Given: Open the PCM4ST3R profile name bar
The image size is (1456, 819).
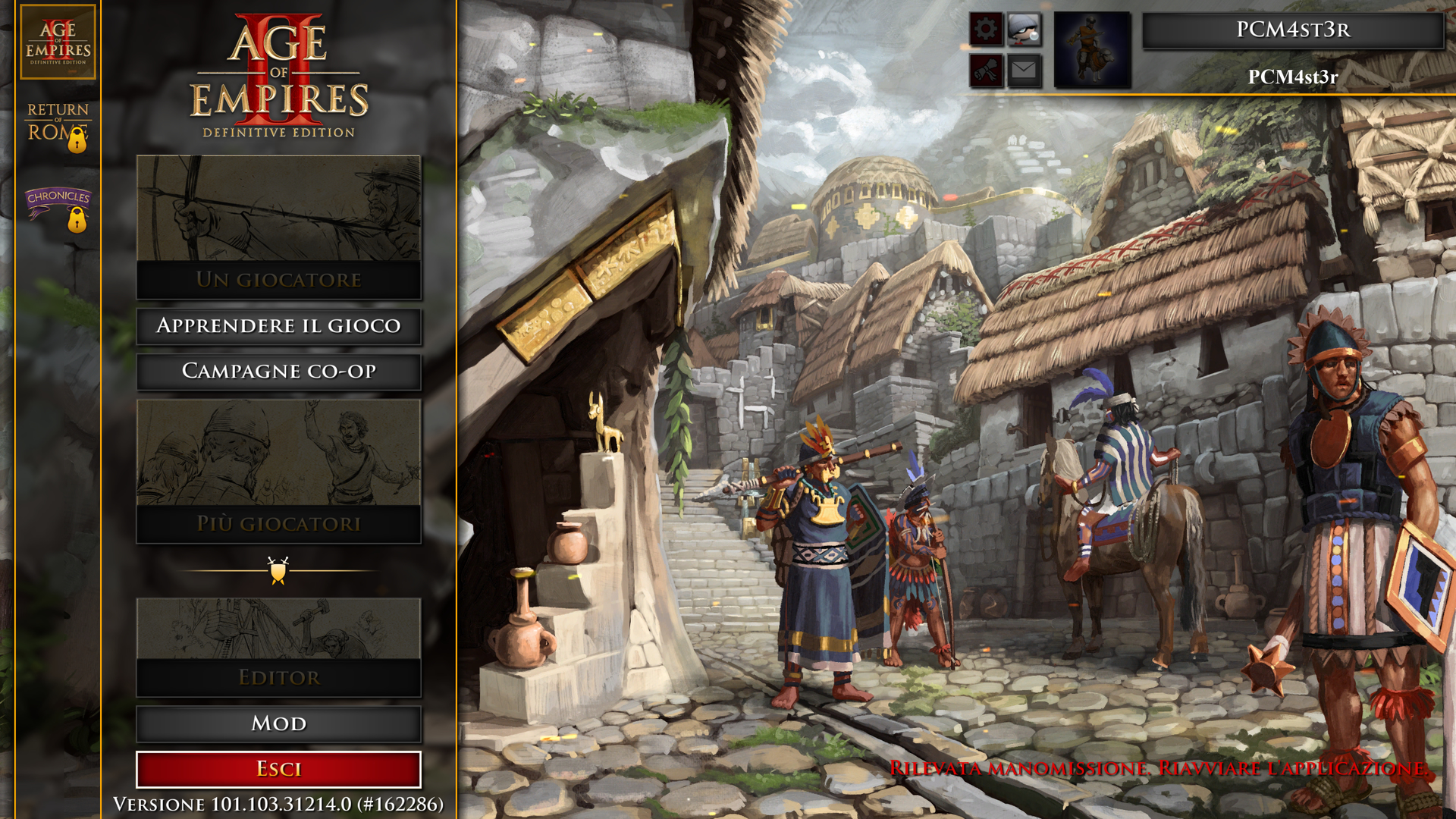Looking at the screenshot, I should [1293, 30].
